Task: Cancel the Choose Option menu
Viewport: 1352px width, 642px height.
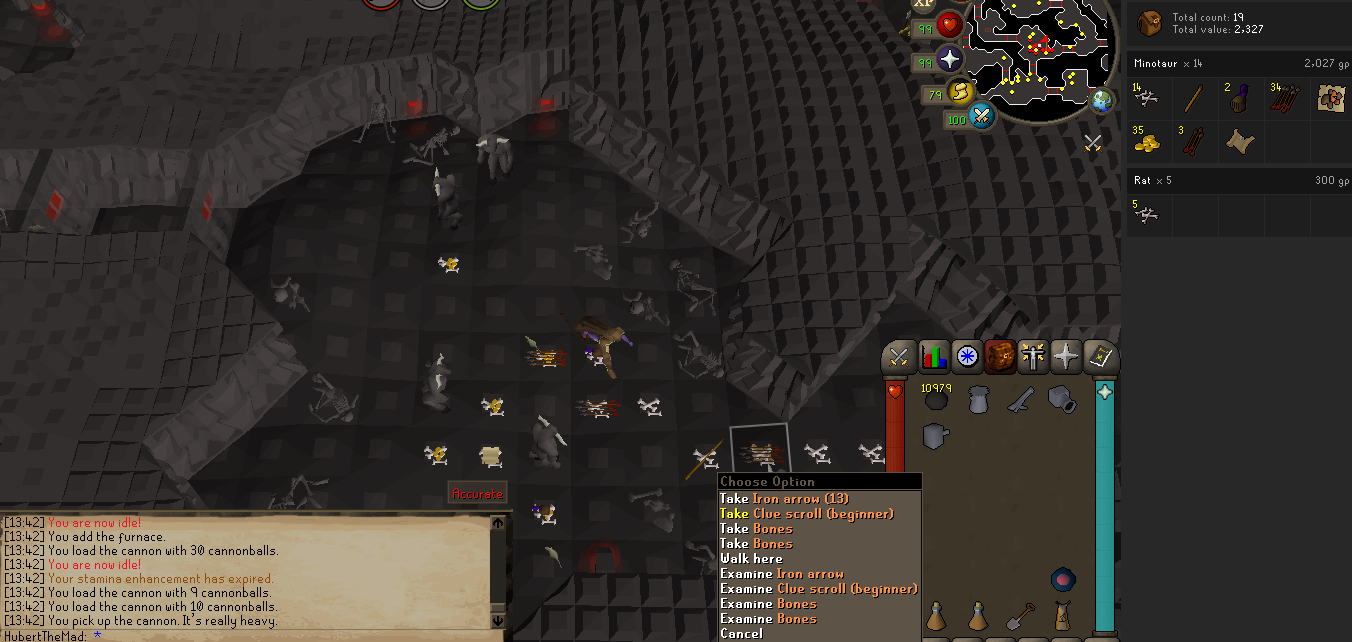Action: point(741,634)
